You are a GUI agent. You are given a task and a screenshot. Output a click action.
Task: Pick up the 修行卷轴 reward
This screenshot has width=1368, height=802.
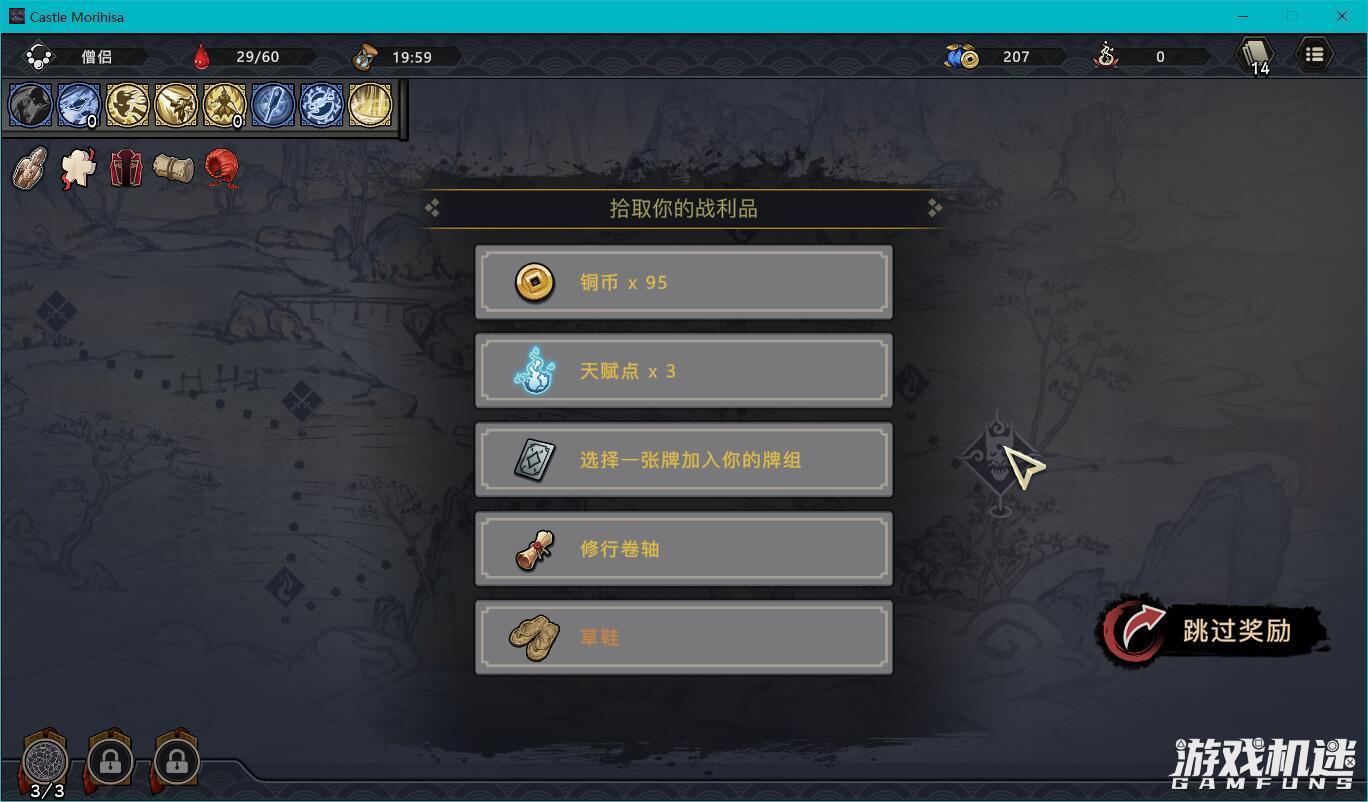[x=683, y=548]
